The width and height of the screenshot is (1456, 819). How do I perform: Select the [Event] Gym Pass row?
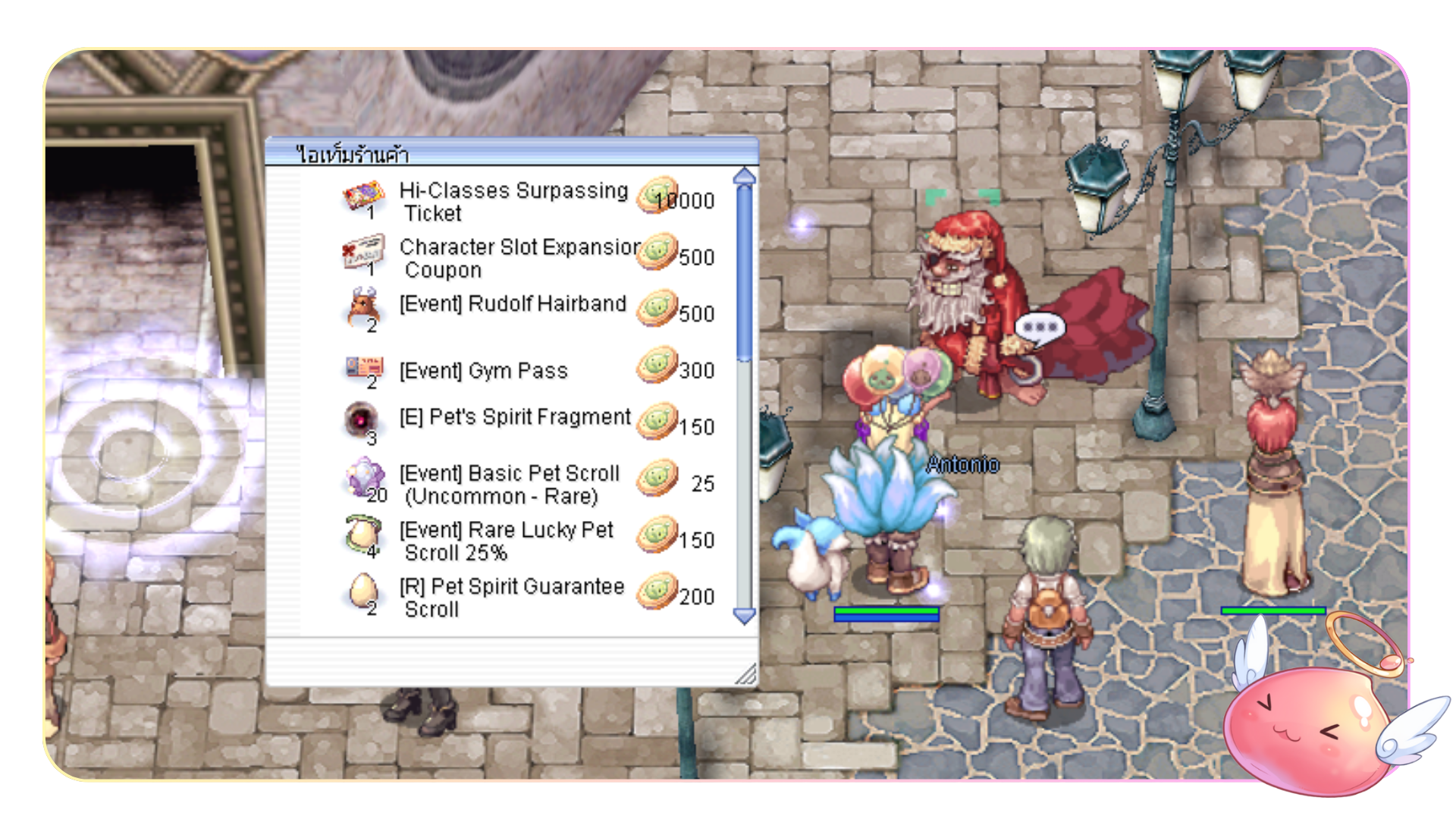point(483,371)
